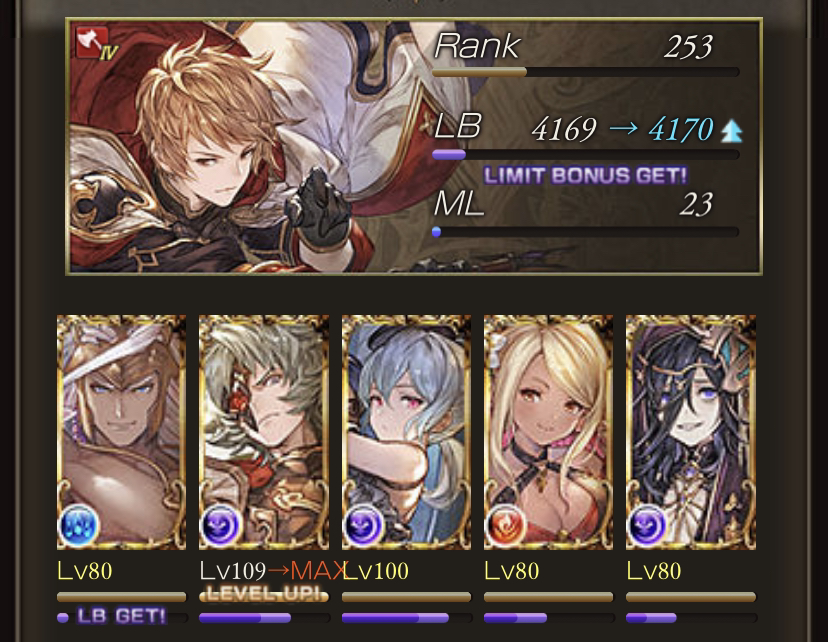
Task: Select the black-haired crowned woman portrait
Action: 690,431
